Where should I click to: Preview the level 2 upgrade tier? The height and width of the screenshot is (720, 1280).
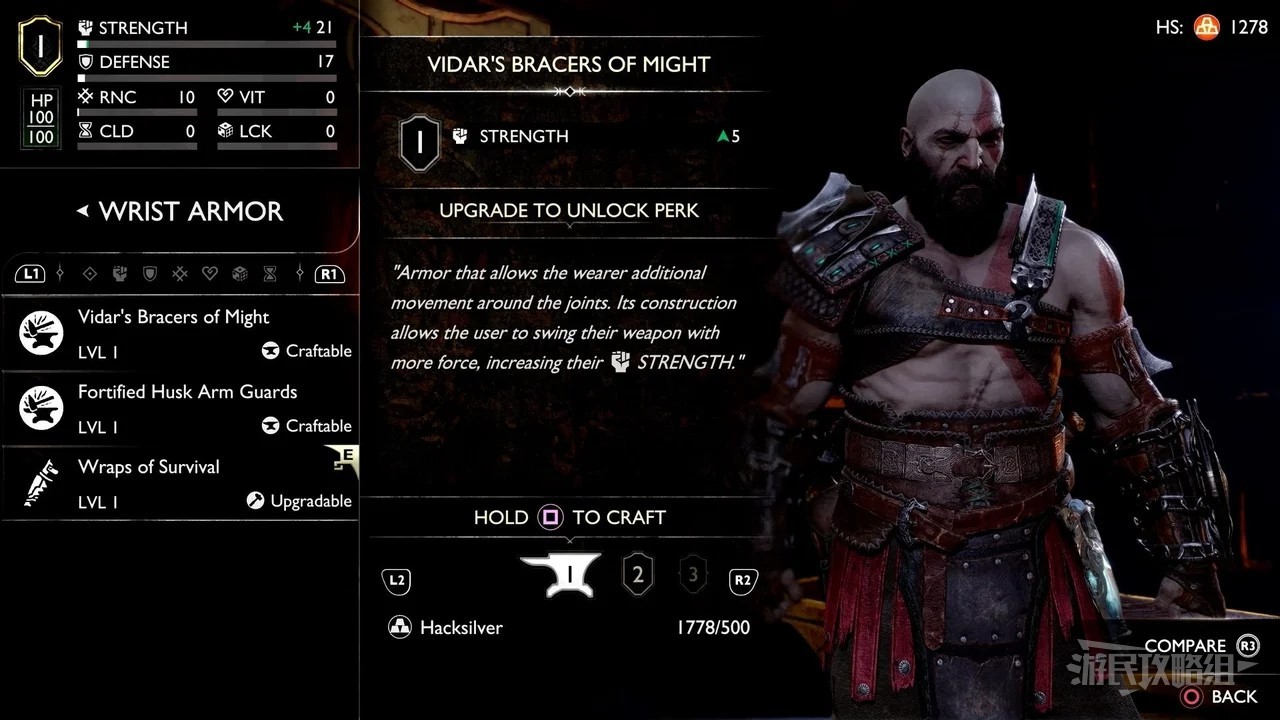pos(638,575)
